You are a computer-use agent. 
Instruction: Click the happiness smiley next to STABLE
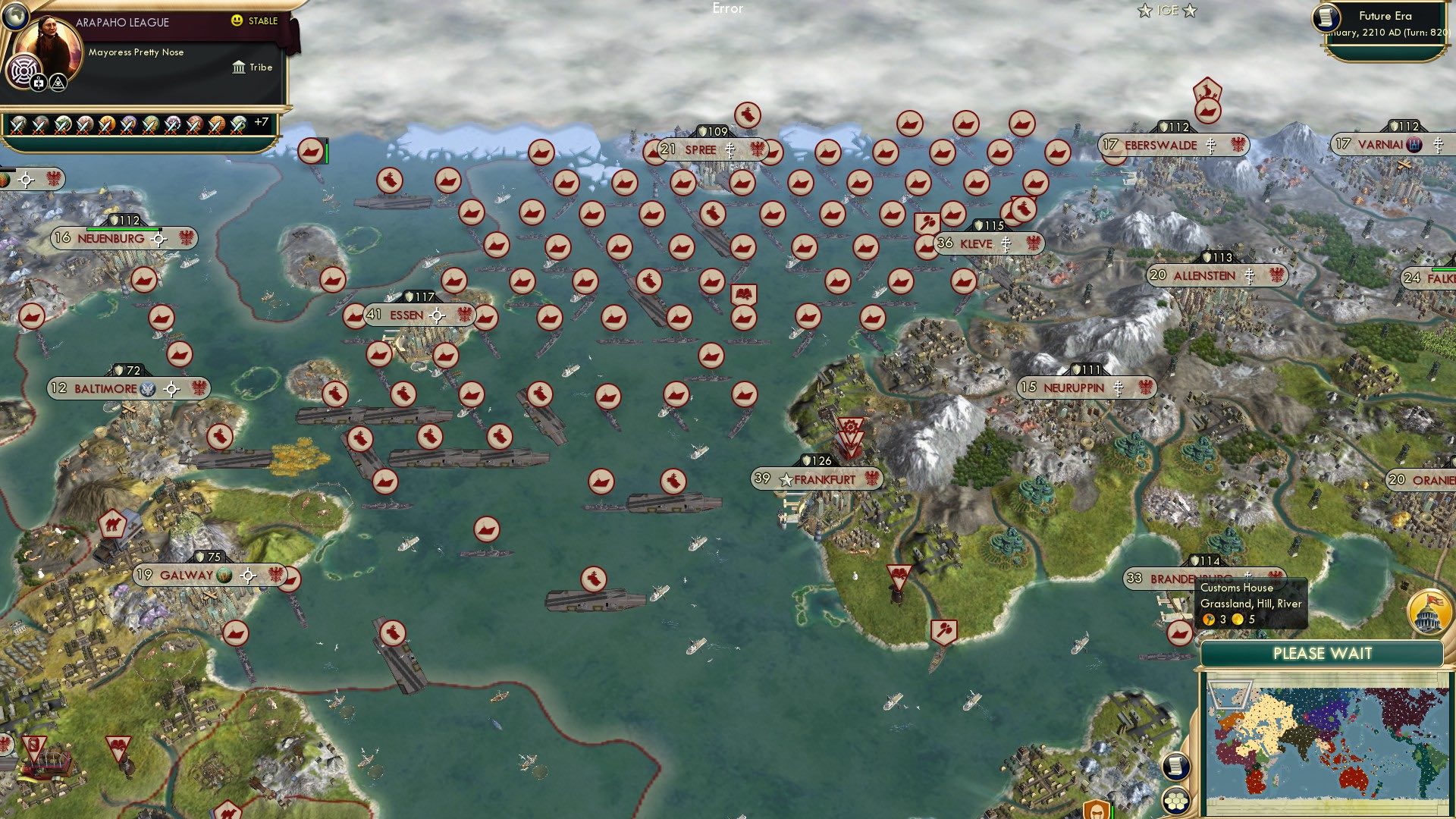(x=236, y=21)
